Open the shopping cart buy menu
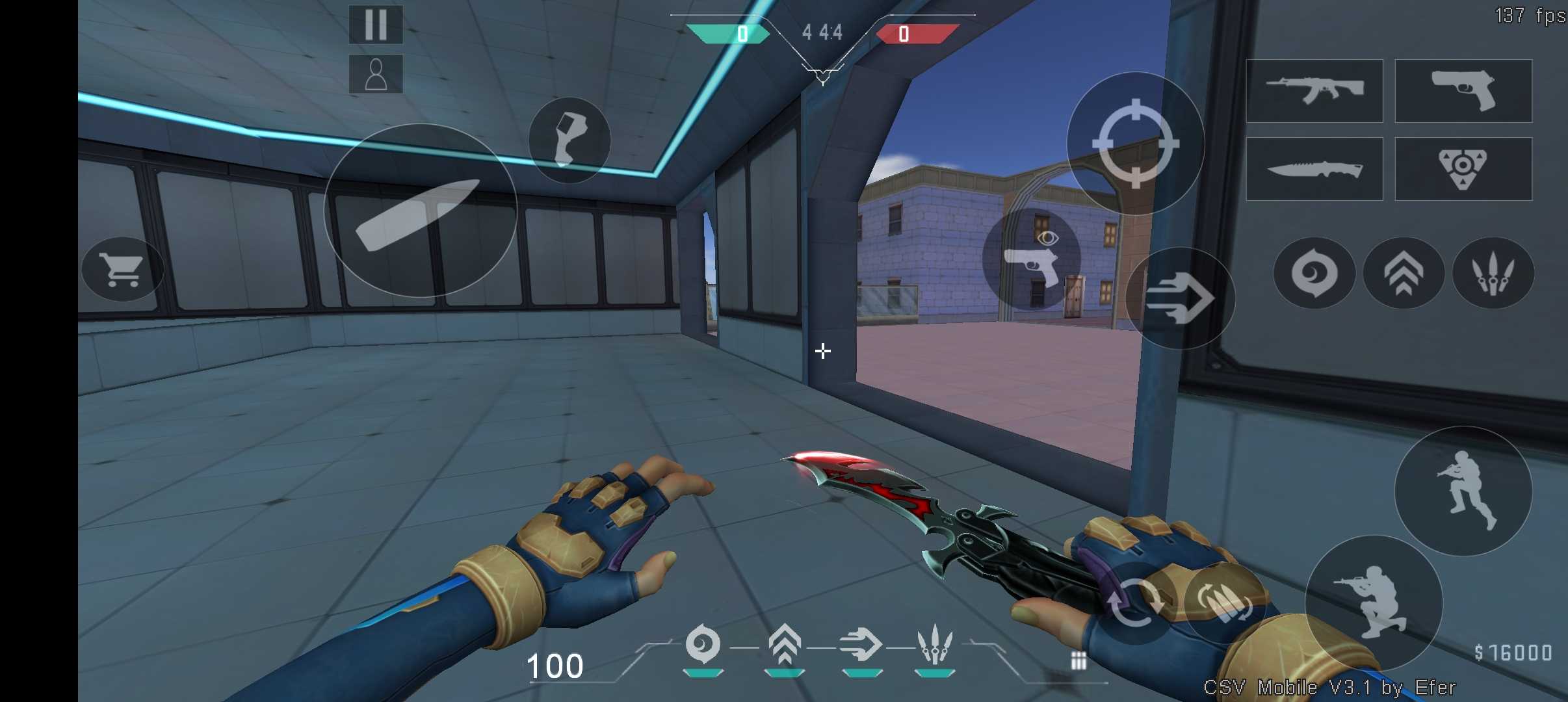Viewport: 1568px width, 702px height. point(122,269)
